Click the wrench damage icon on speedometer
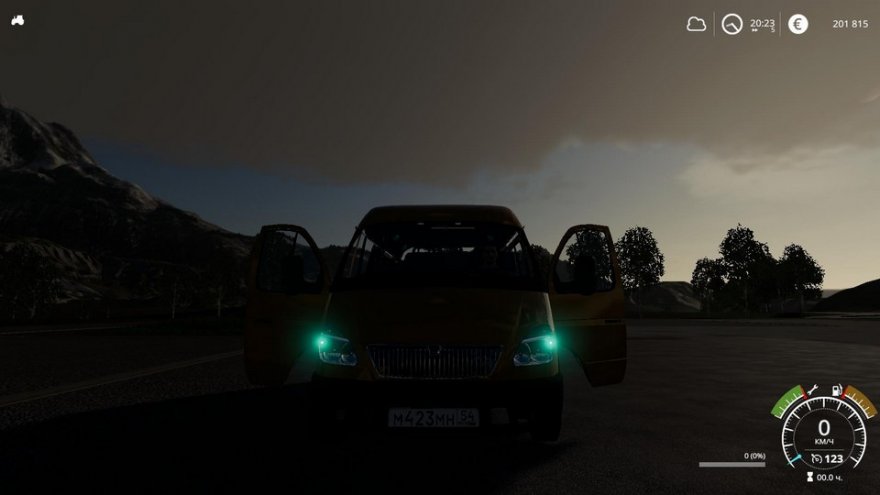This screenshot has height=495, width=880. coord(812,389)
